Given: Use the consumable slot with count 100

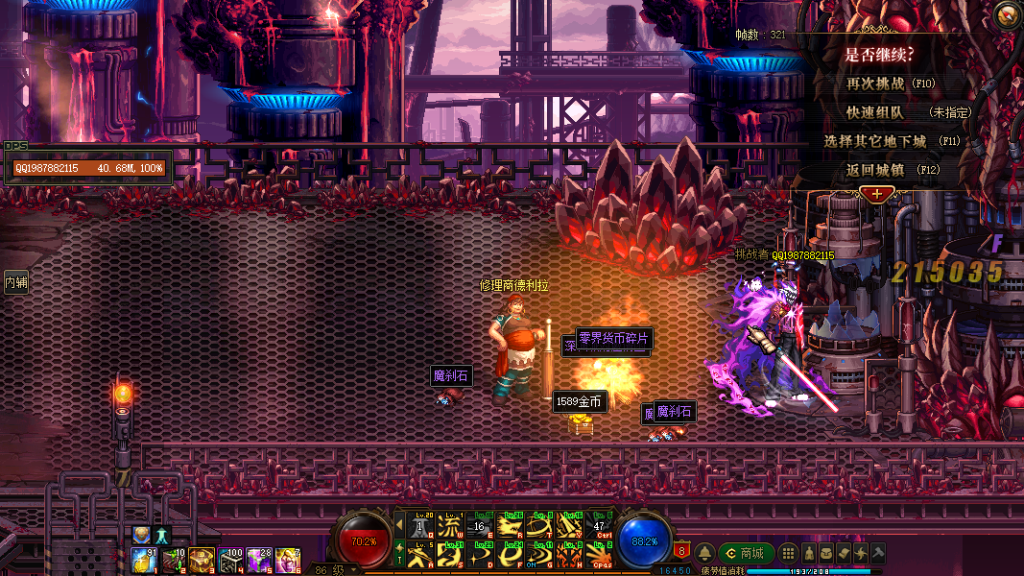Looking at the screenshot, I should 231,559.
